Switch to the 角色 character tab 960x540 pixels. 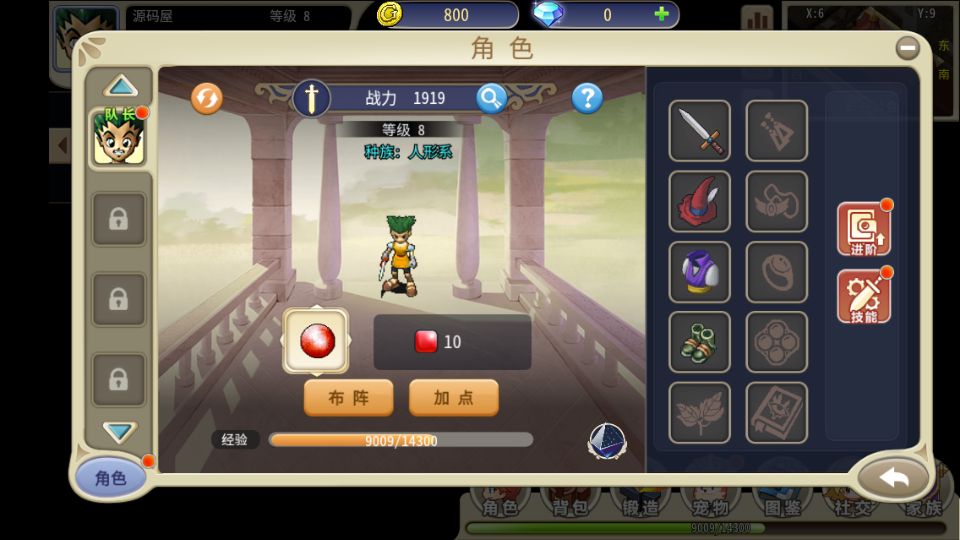[111, 478]
